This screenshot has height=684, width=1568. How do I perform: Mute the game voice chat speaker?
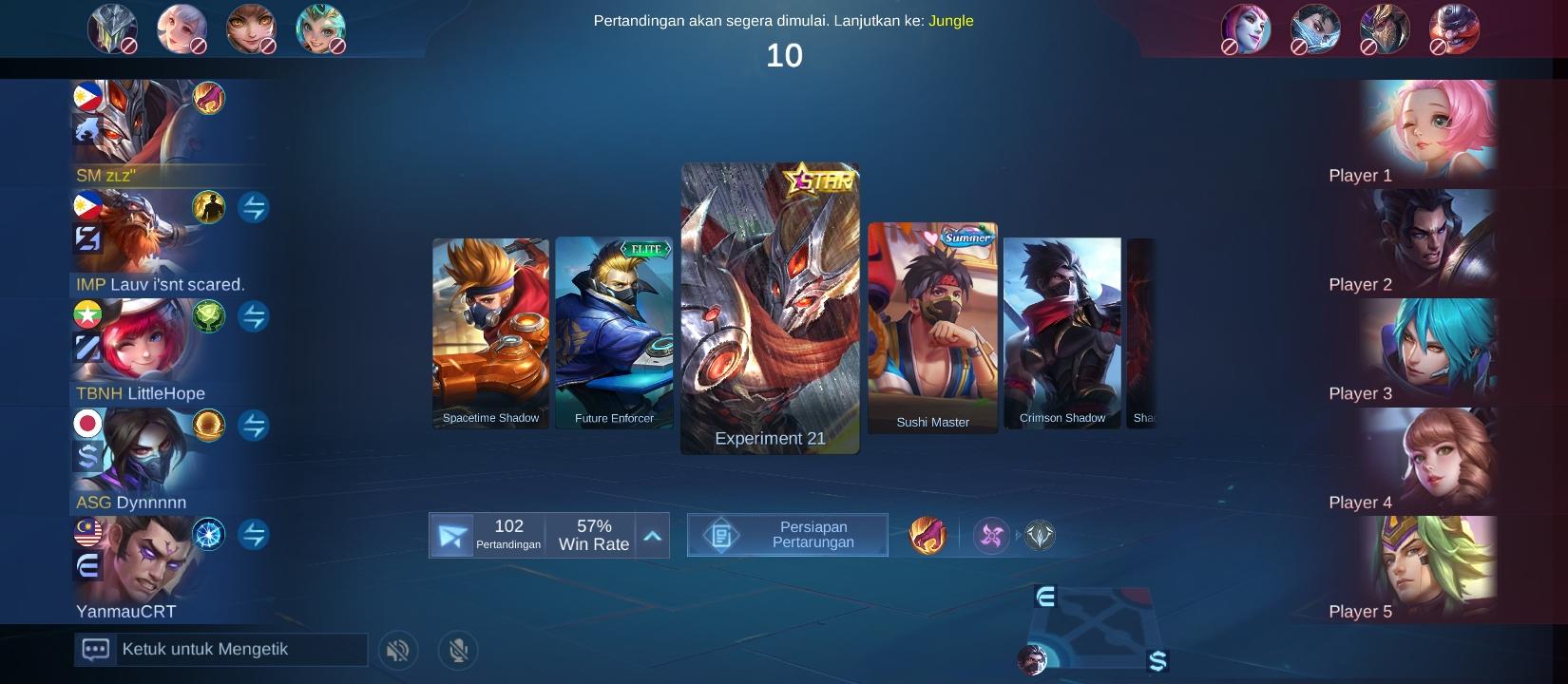pos(398,651)
